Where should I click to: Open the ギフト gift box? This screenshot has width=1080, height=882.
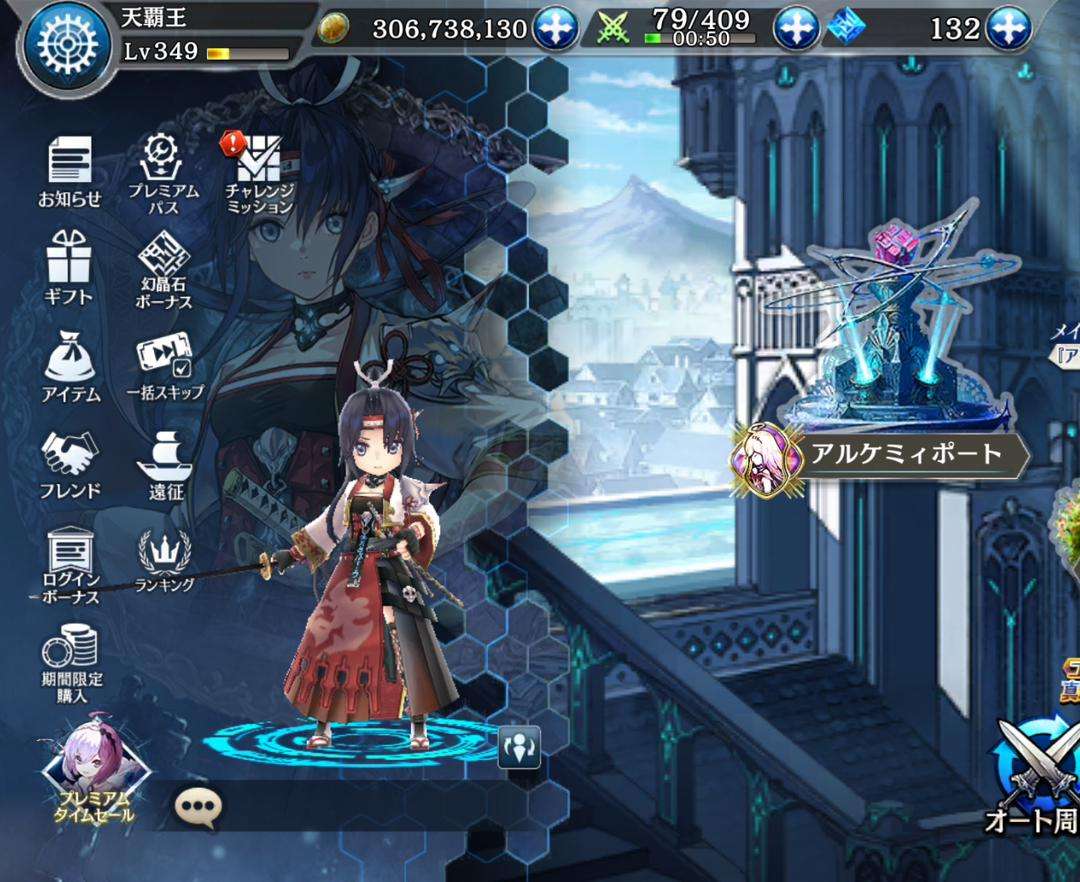[x=69, y=265]
